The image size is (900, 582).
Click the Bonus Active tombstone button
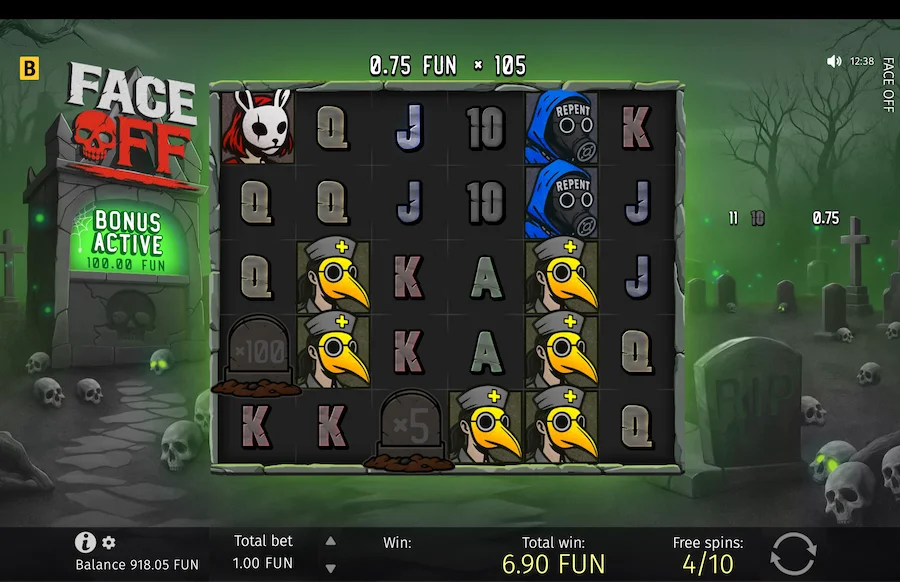(x=127, y=238)
